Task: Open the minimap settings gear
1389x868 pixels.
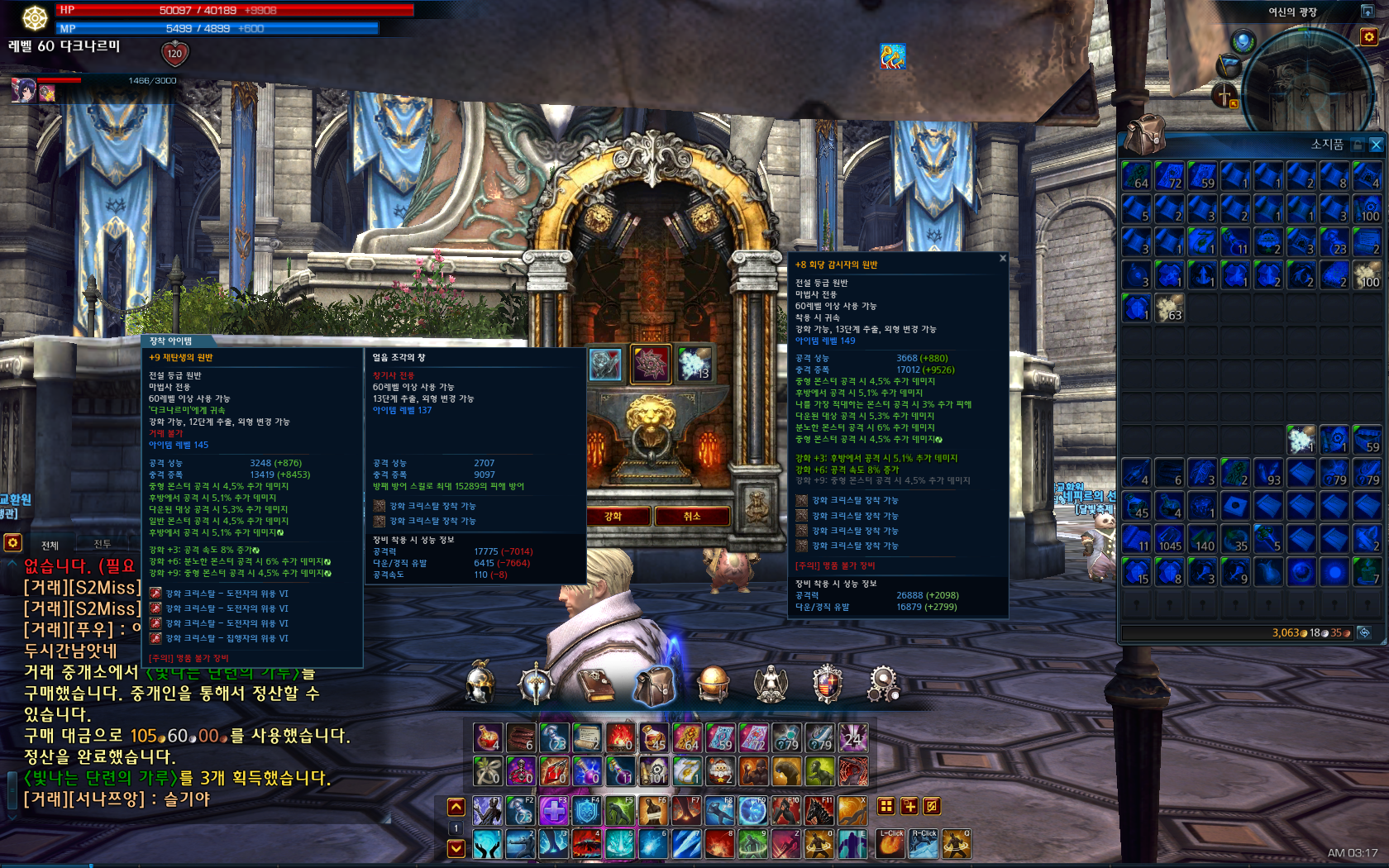Action: tap(1369, 37)
